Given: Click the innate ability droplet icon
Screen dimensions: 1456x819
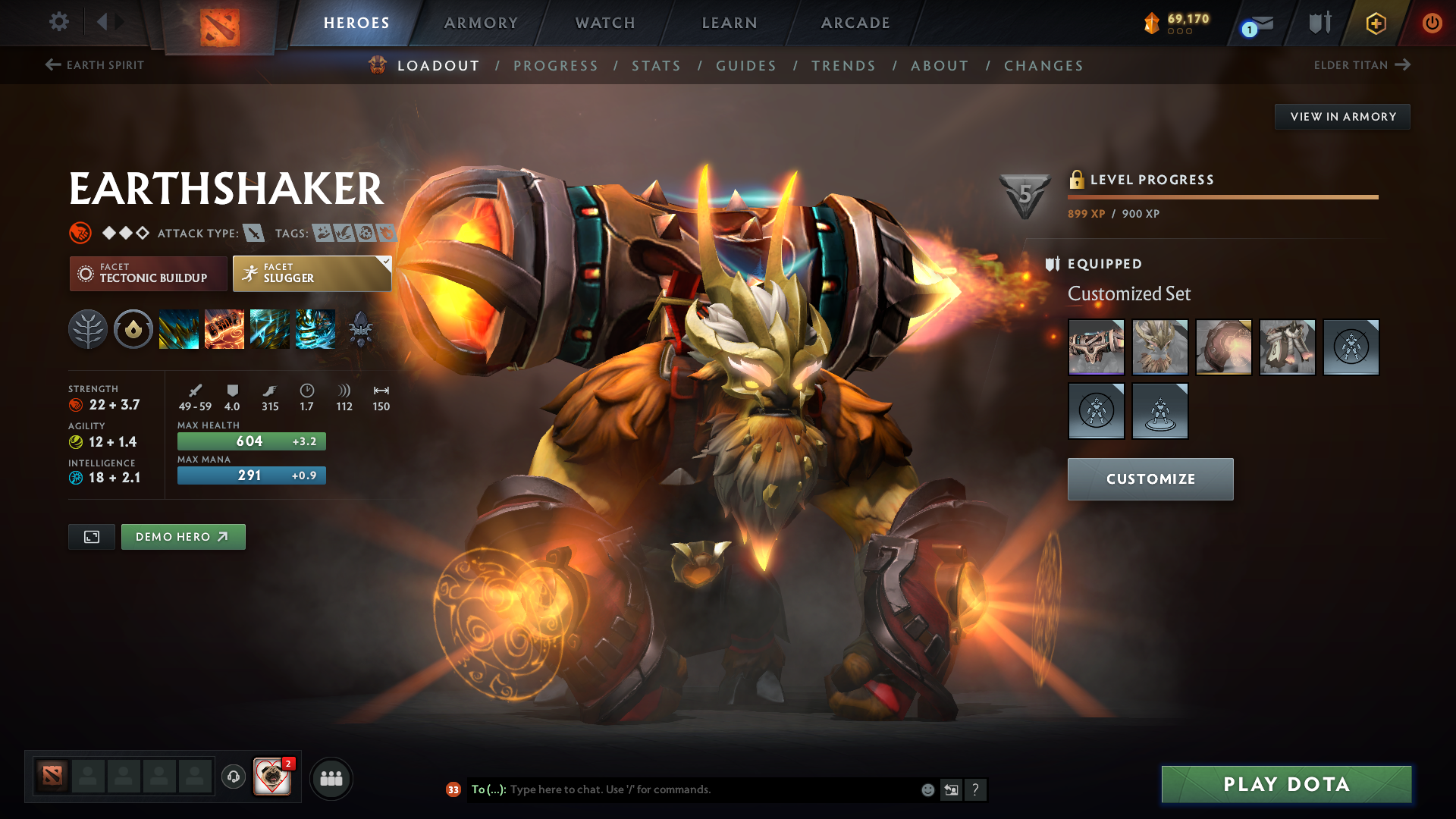Looking at the screenshot, I should (x=133, y=329).
